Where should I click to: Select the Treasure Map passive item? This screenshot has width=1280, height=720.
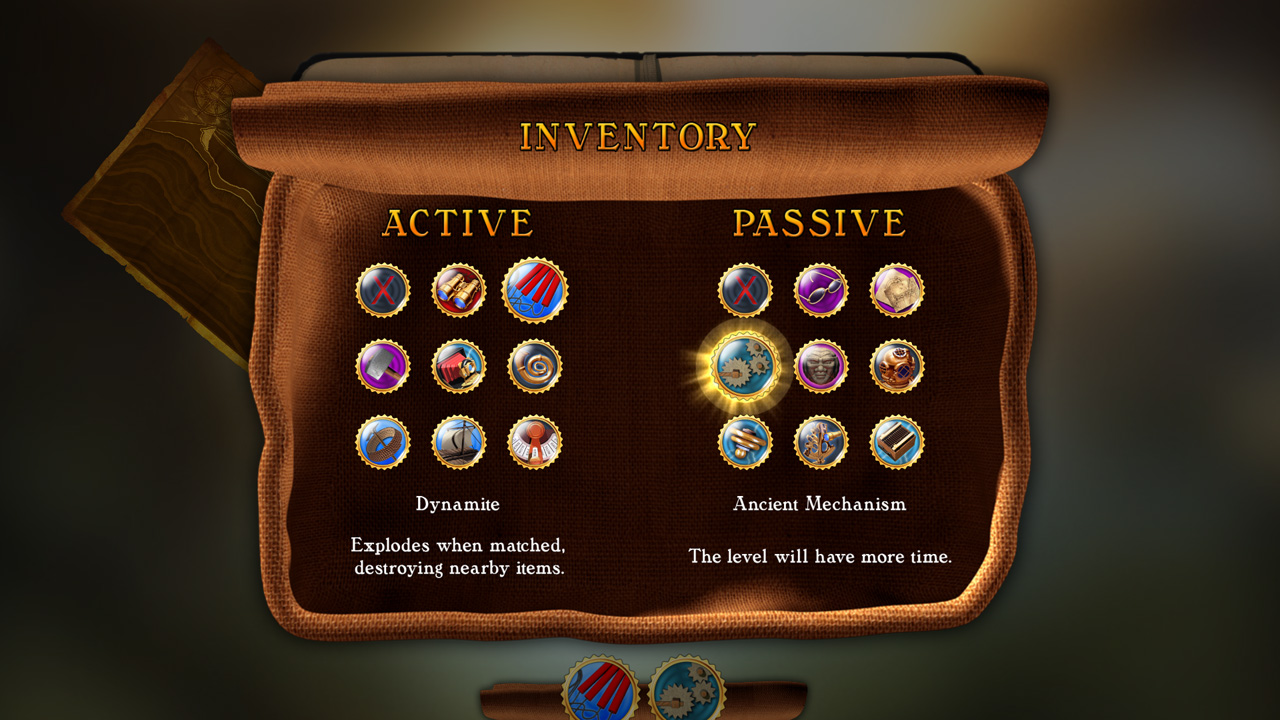pos(897,290)
